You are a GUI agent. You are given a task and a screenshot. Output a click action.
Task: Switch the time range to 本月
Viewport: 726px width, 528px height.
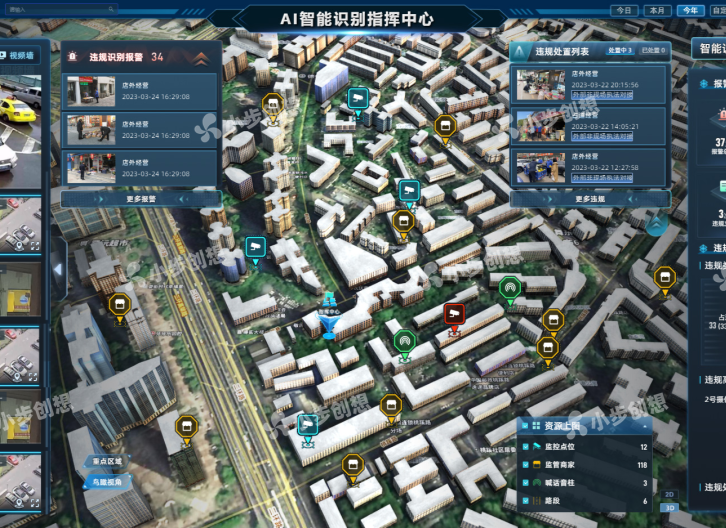click(x=656, y=10)
